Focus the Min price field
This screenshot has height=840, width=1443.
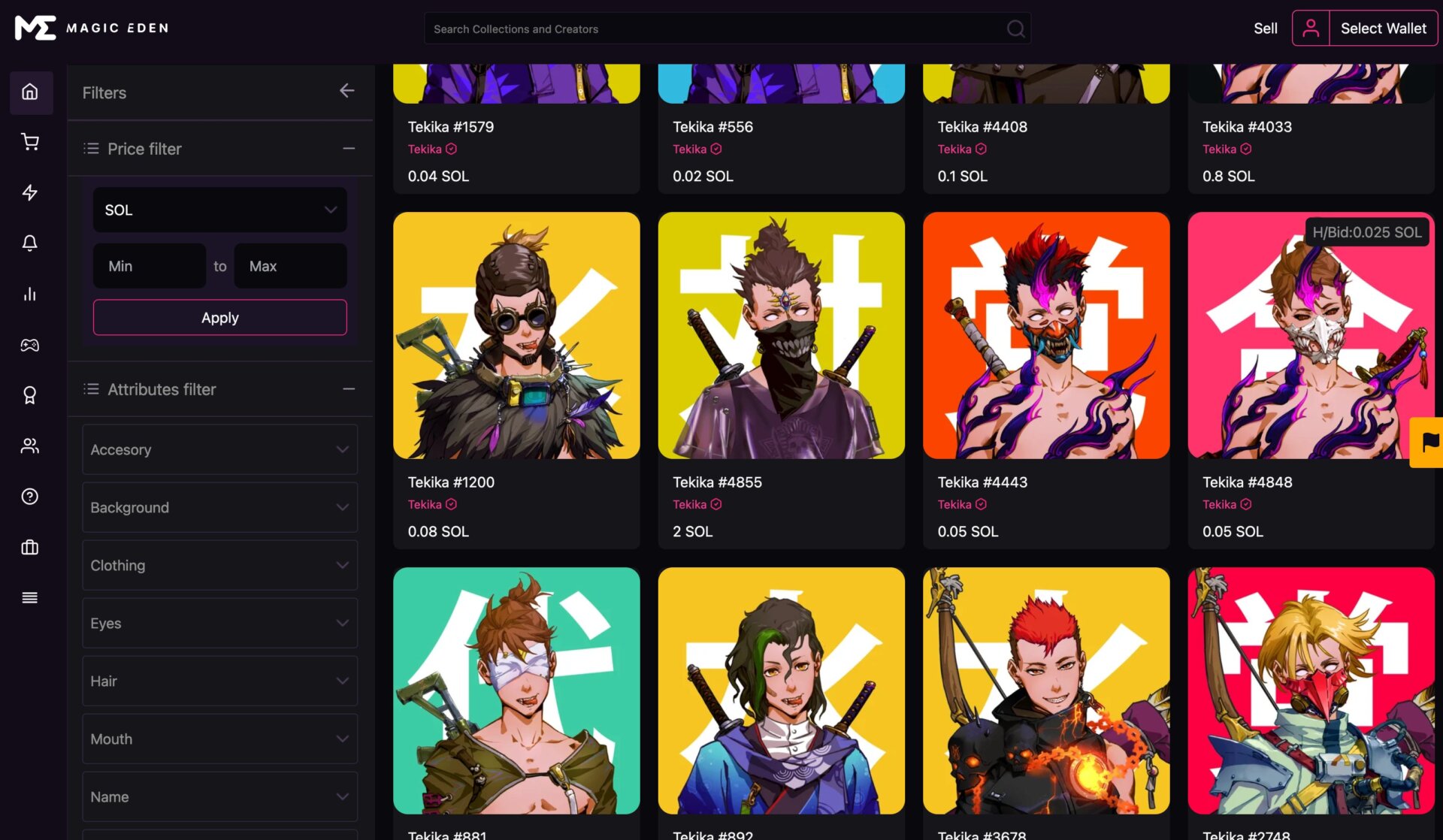(149, 266)
